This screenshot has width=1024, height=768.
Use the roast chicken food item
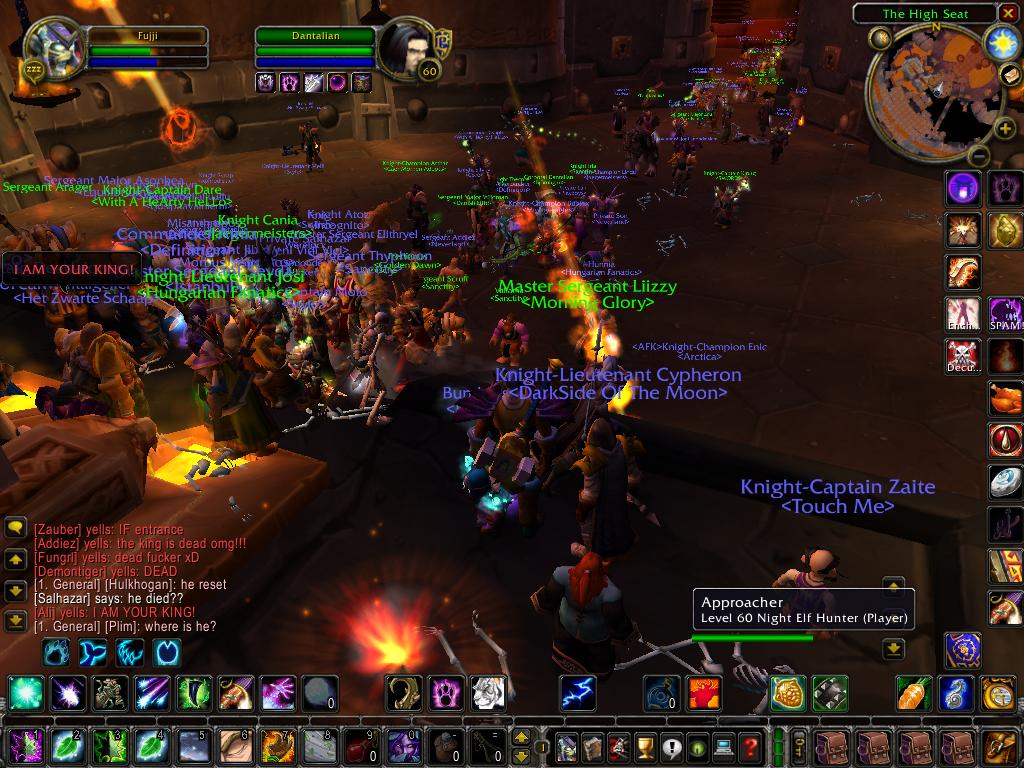pos(1005,398)
